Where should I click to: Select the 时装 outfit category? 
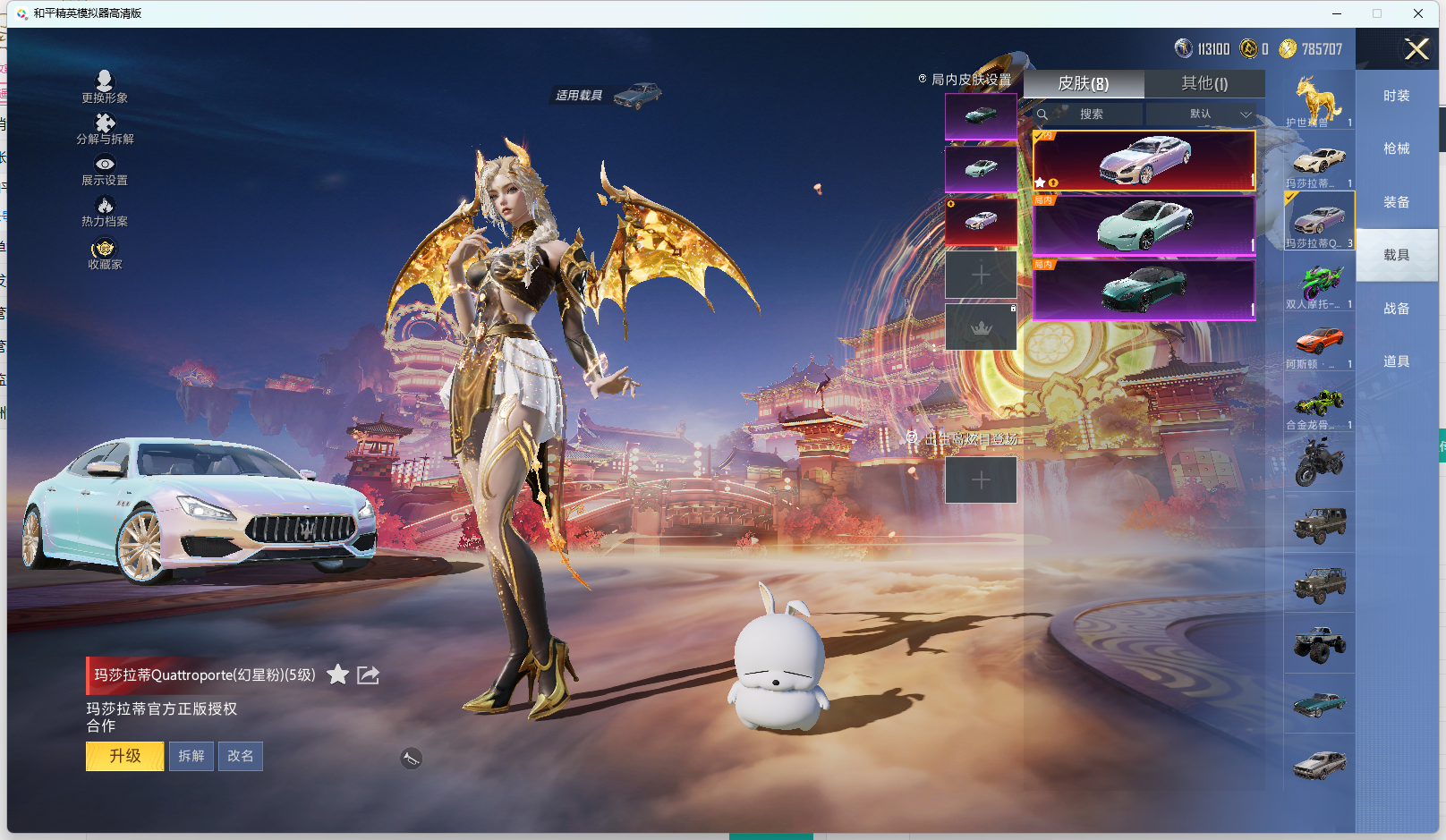1396,96
